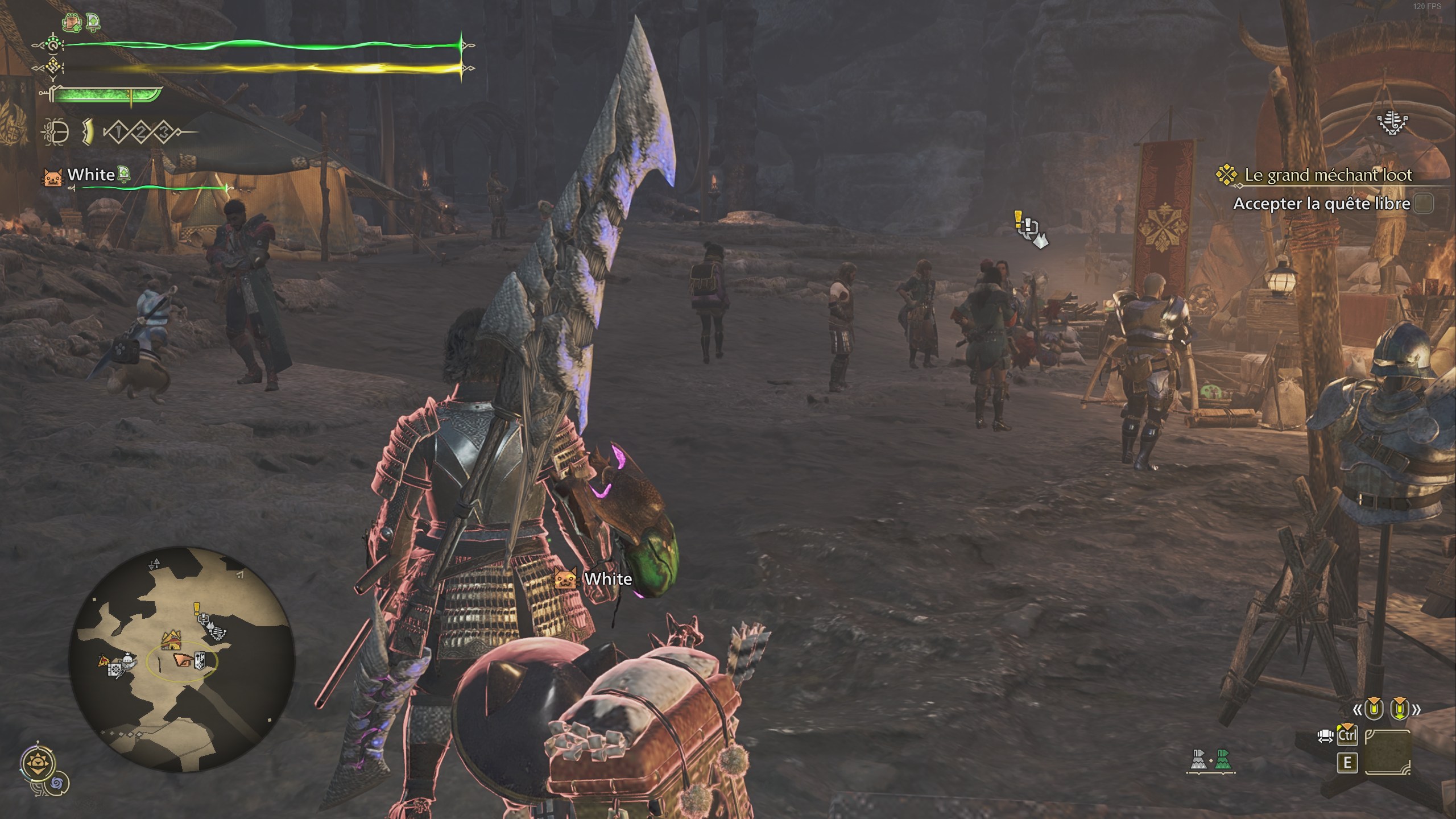1456x819 pixels.
Task: Click the attack-up buff icon beside the meal icon
Action: (x=93, y=22)
